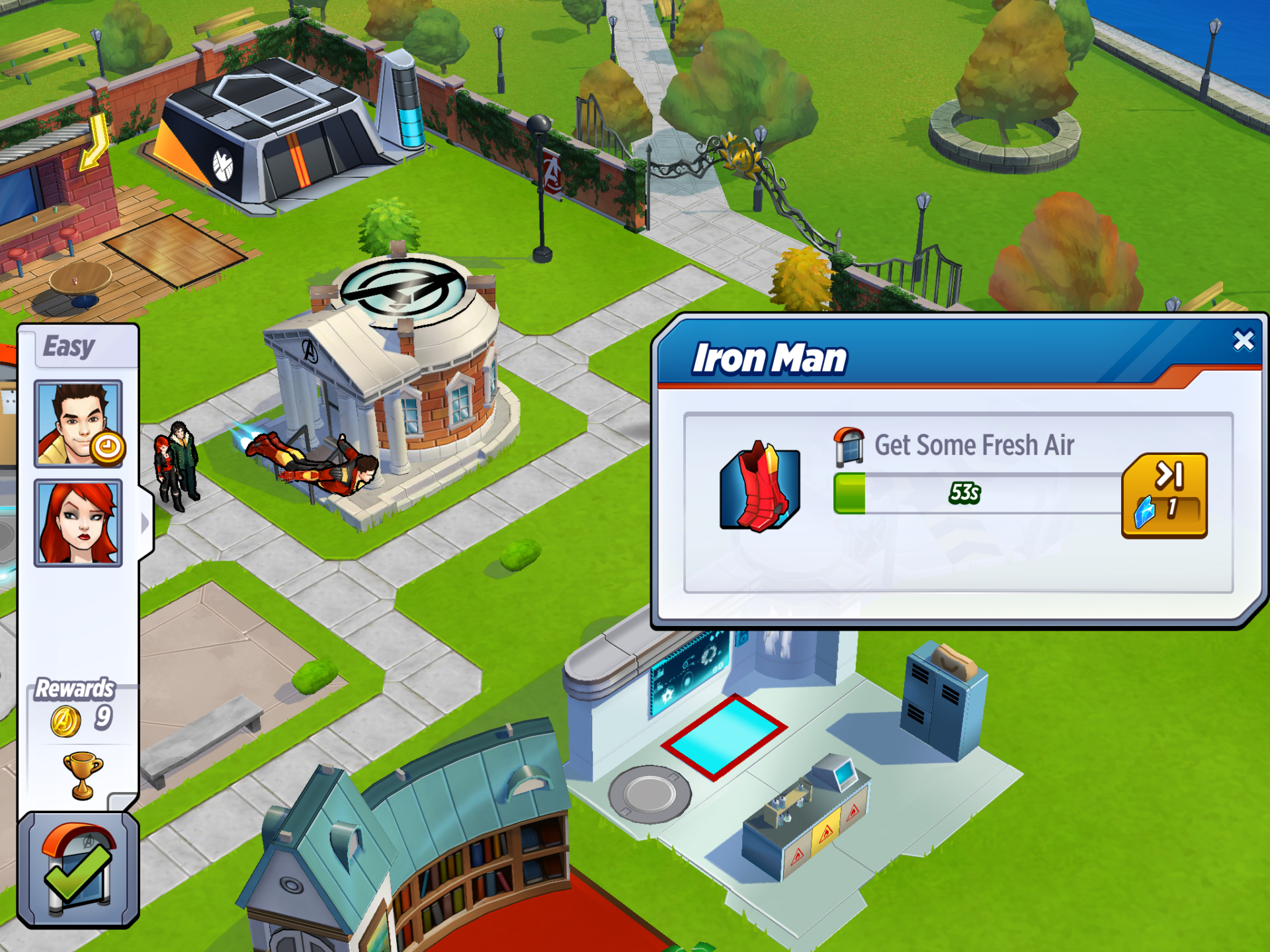Image resolution: width=1270 pixels, height=952 pixels.
Task: Tap the red armor boot icon
Action: click(760, 488)
